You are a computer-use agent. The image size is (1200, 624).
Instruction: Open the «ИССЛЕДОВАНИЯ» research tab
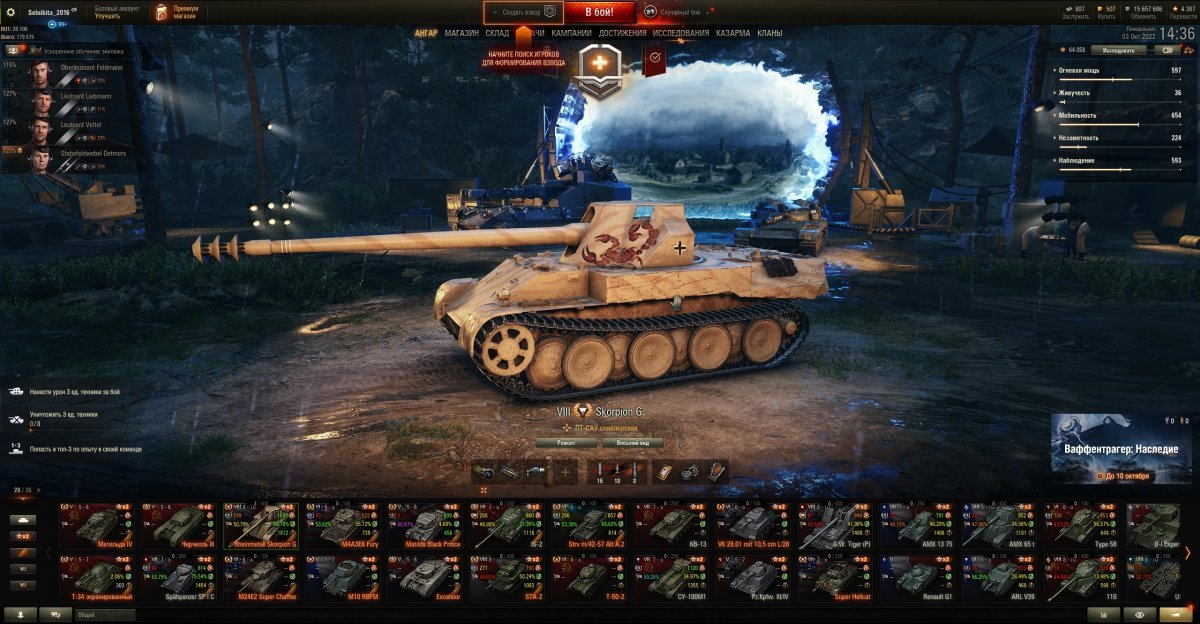click(681, 33)
